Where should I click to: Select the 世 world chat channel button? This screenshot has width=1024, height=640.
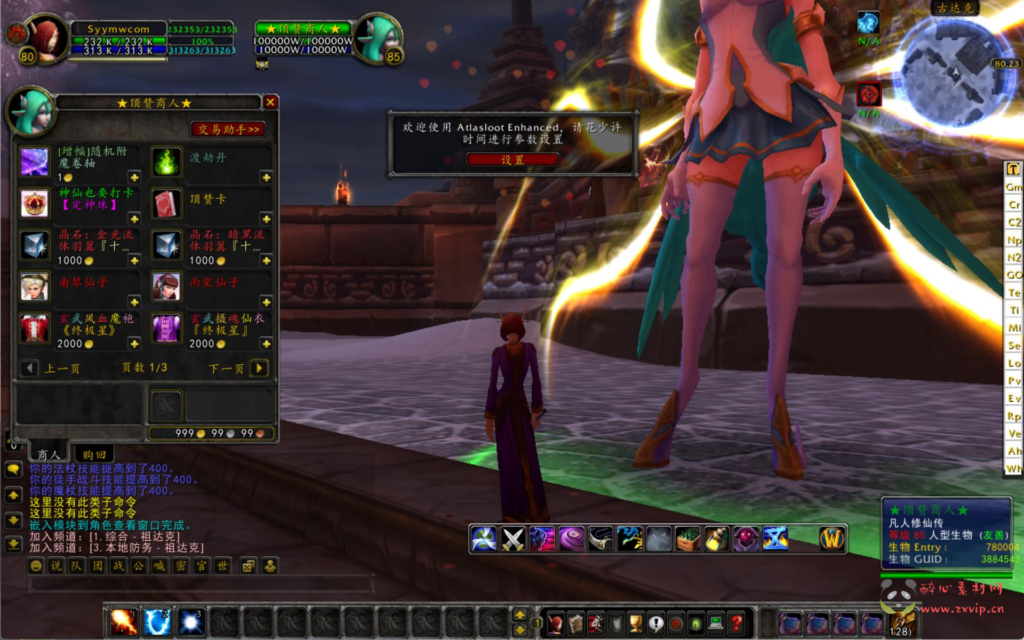tap(222, 566)
